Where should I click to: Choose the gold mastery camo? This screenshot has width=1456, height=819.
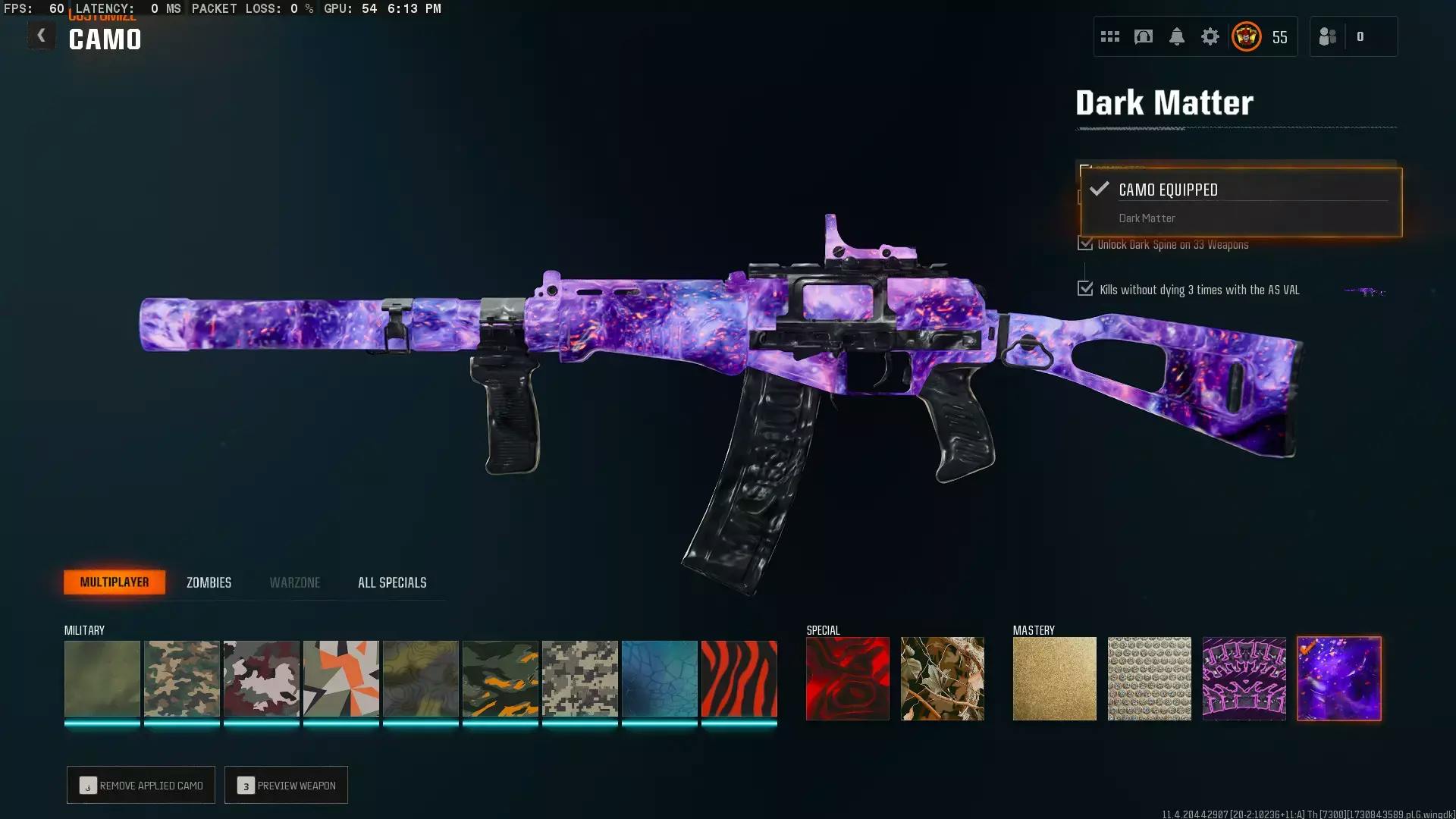pos(1054,679)
